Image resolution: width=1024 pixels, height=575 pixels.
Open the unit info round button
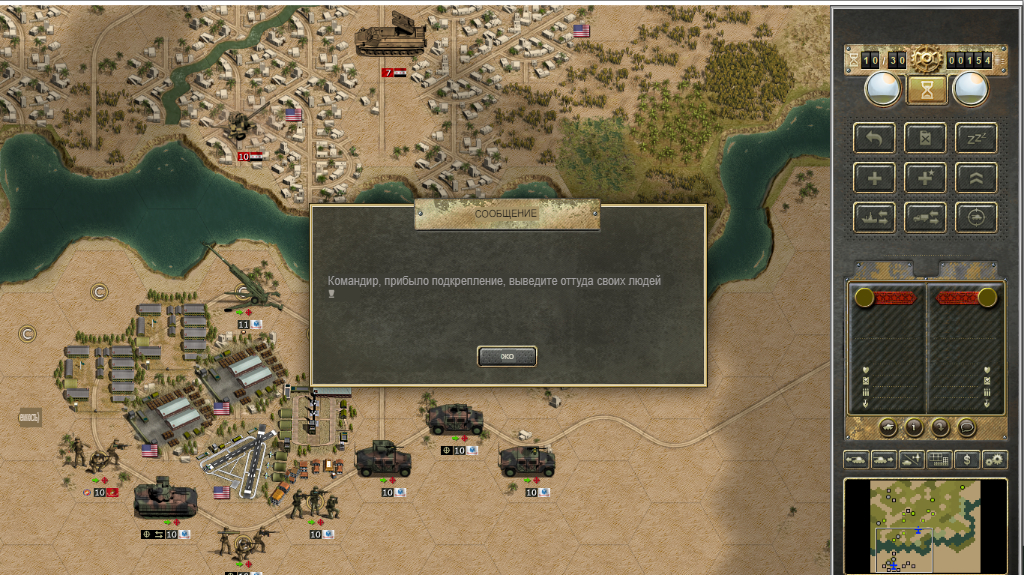(x=915, y=427)
